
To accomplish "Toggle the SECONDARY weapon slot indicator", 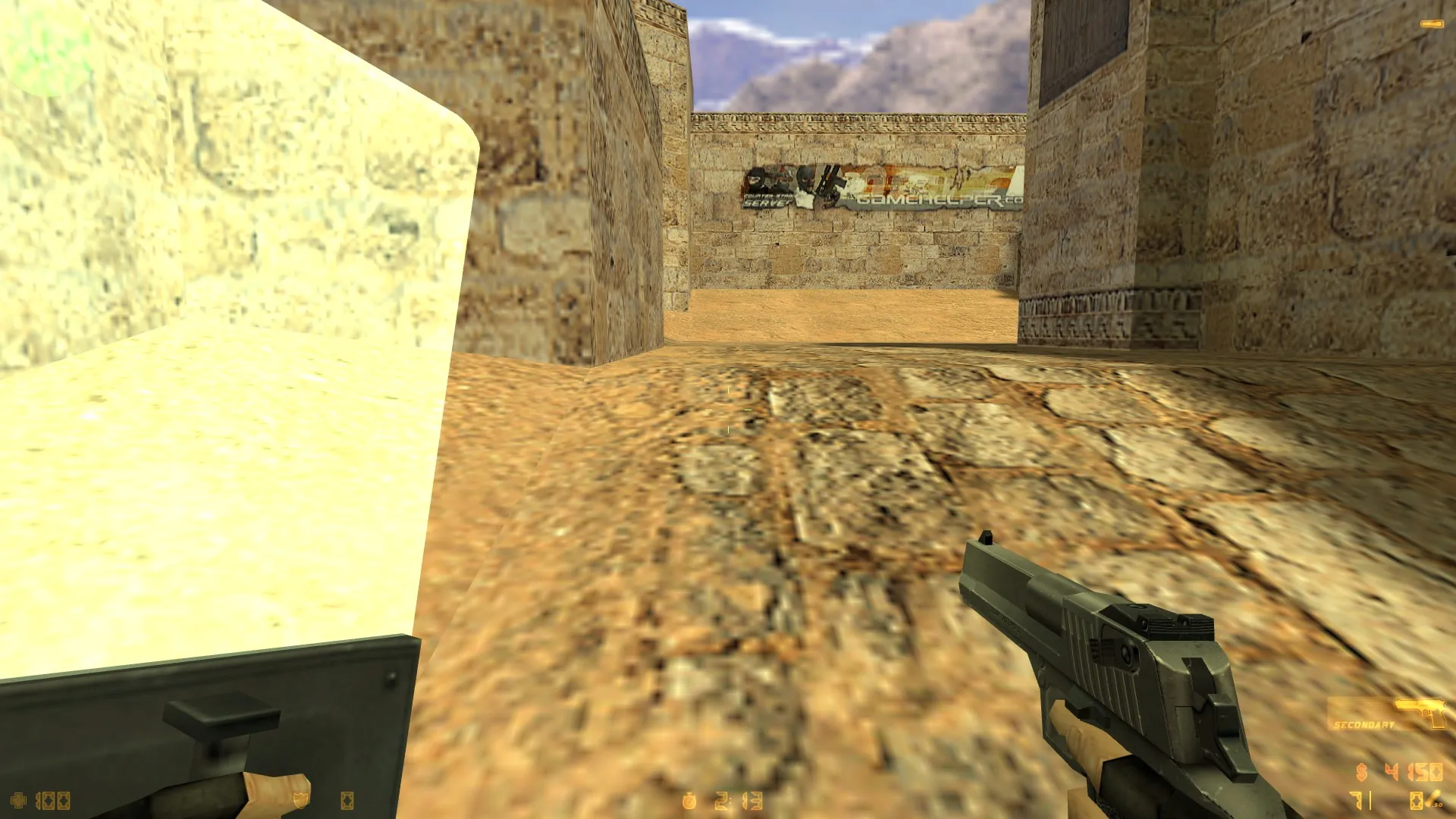I will tap(1364, 724).
